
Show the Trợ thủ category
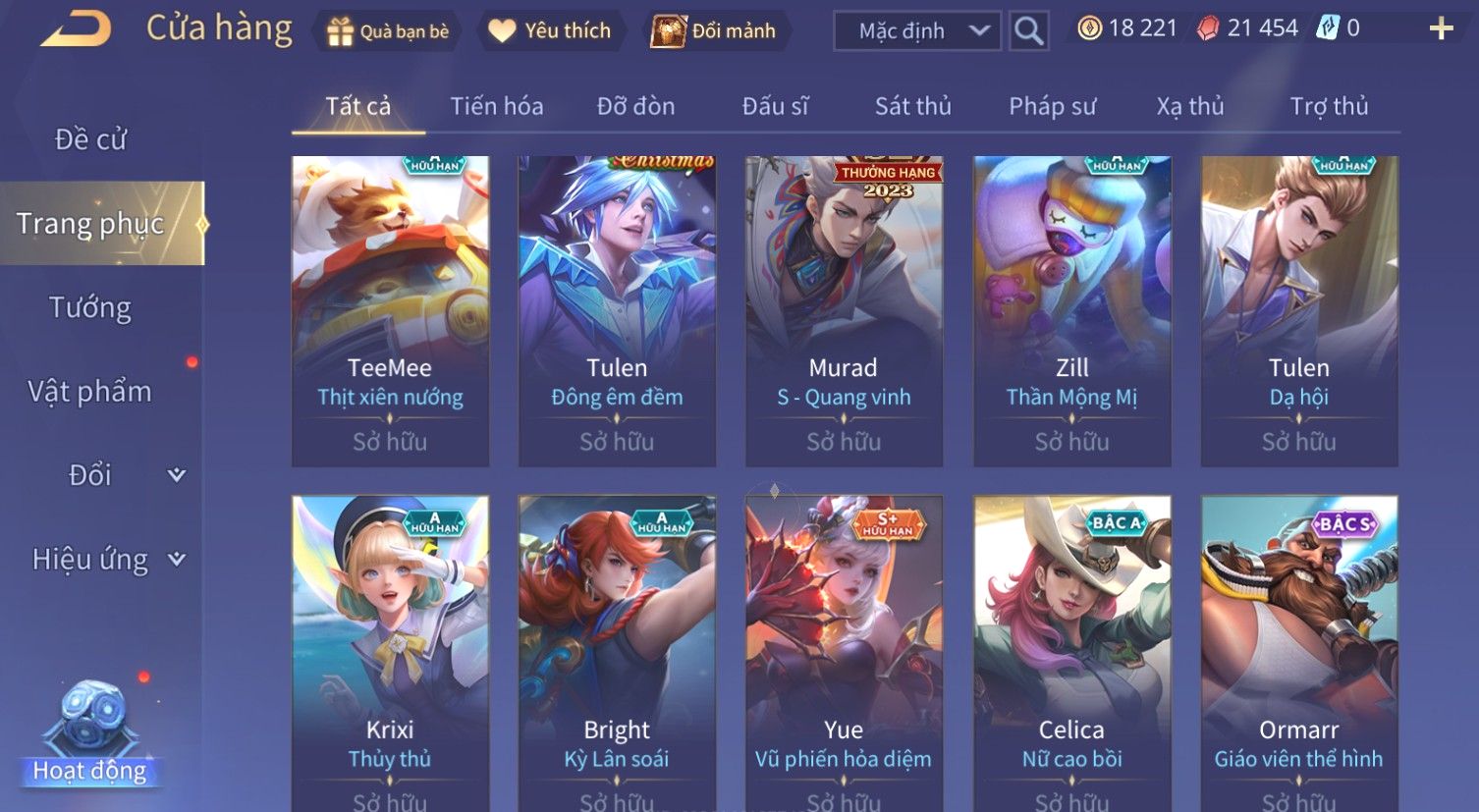[x=1328, y=106]
